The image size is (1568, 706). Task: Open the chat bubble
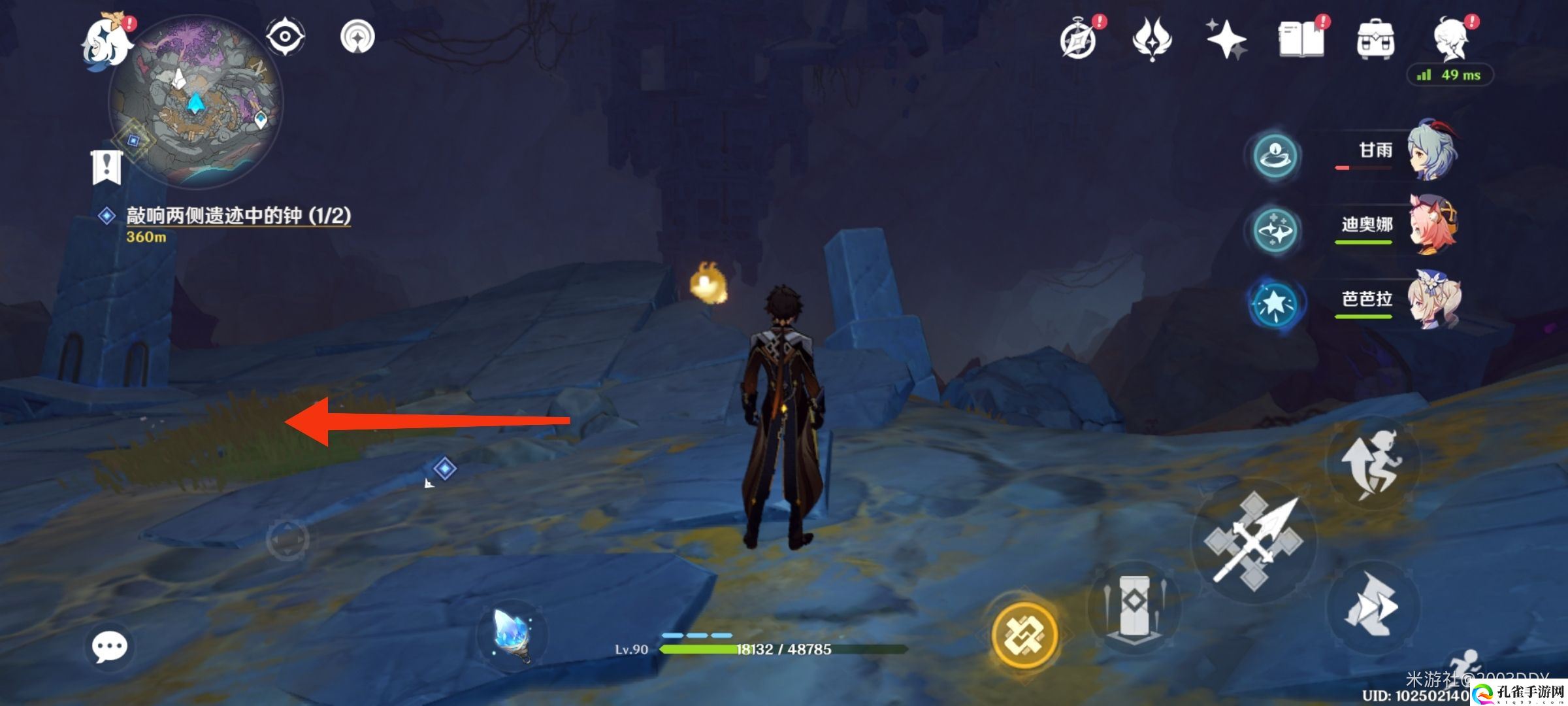pyautogui.click(x=109, y=647)
